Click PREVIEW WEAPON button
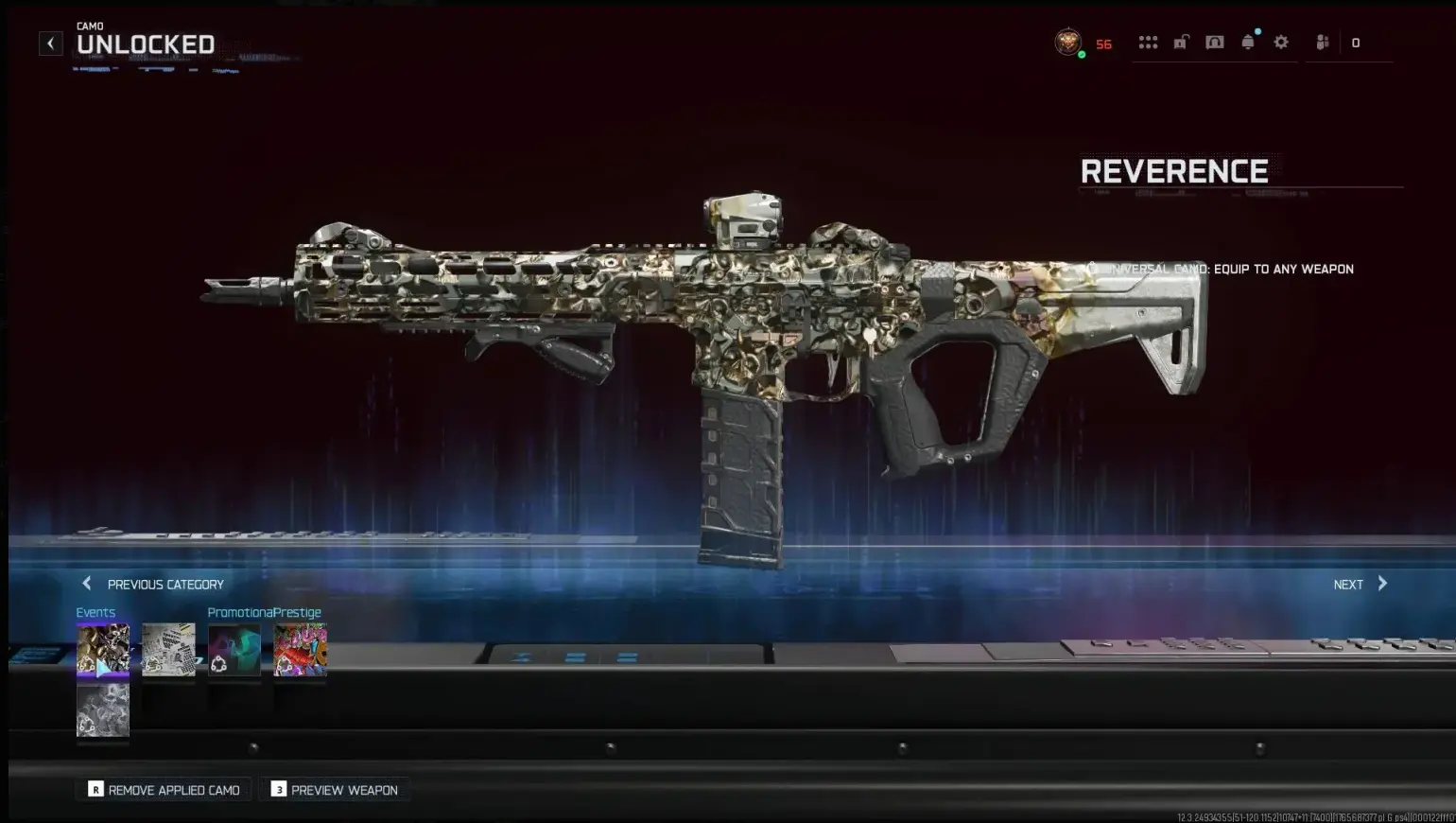 (334, 789)
